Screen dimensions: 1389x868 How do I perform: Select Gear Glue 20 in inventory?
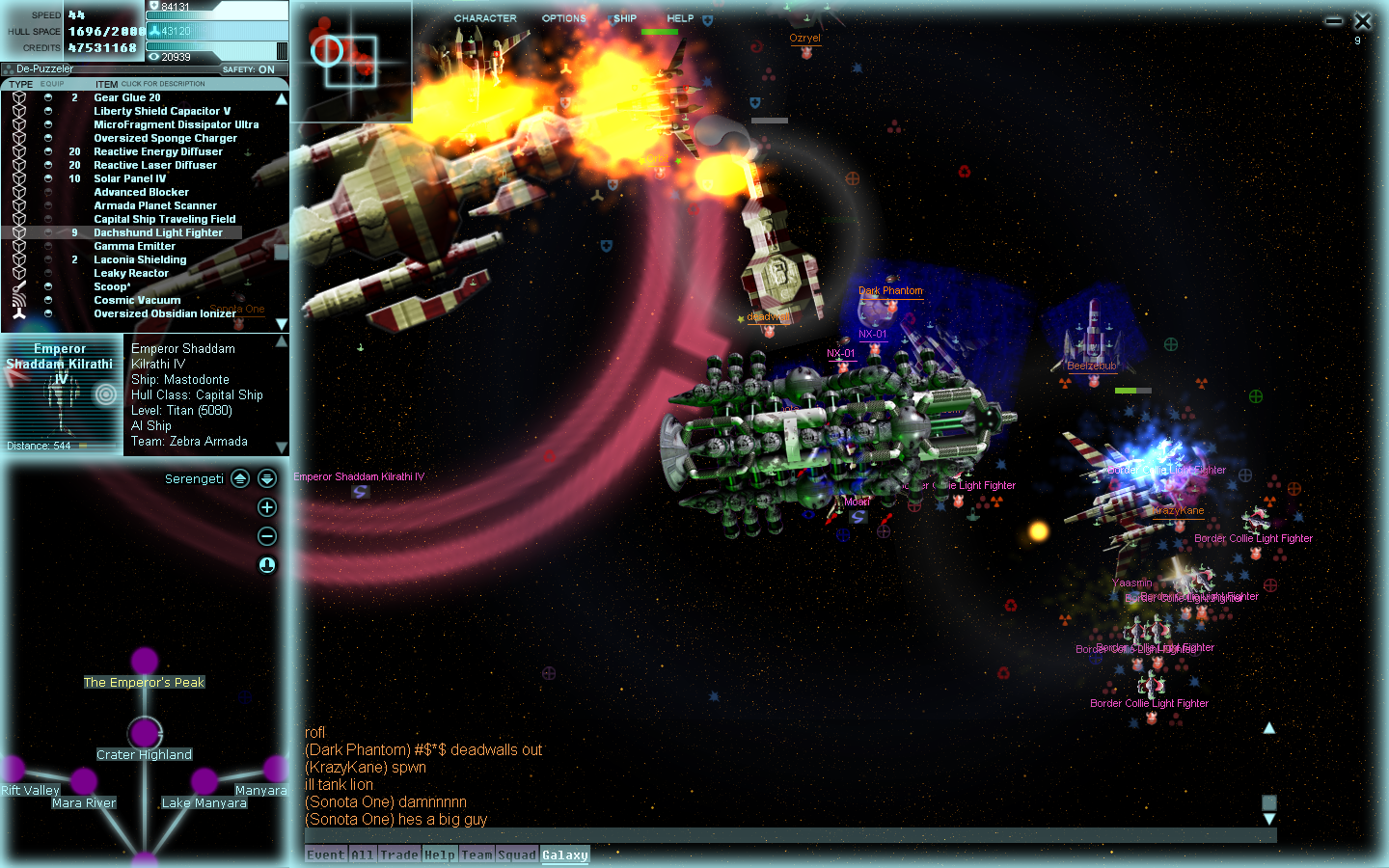coord(127,97)
